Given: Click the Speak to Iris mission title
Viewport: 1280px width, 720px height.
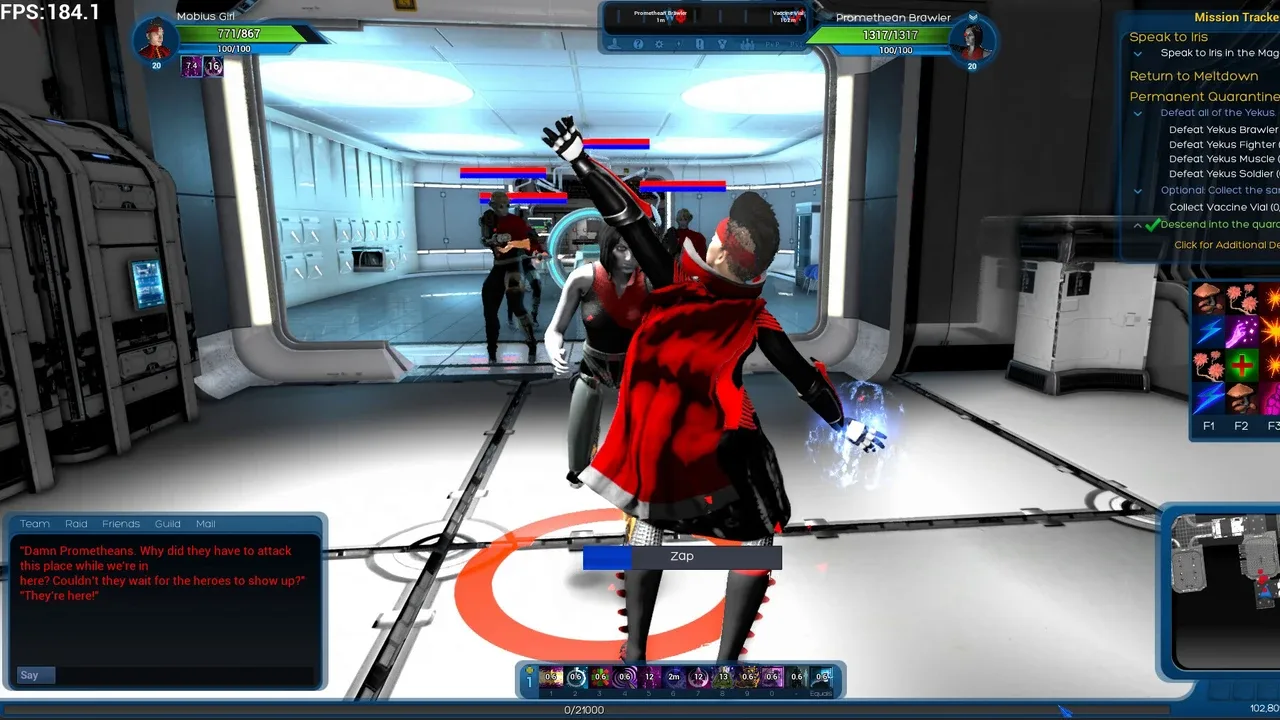Looking at the screenshot, I should [x=1169, y=37].
